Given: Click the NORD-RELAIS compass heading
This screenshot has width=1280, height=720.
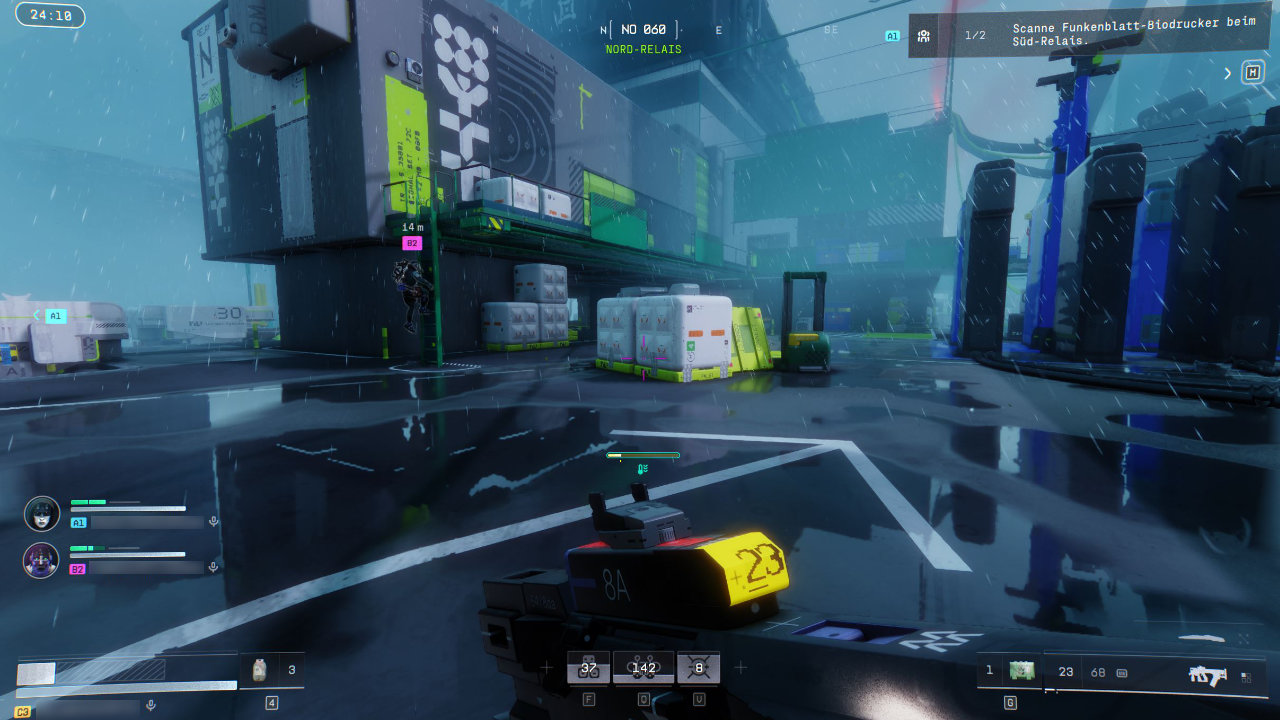Looking at the screenshot, I should [643, 49].
